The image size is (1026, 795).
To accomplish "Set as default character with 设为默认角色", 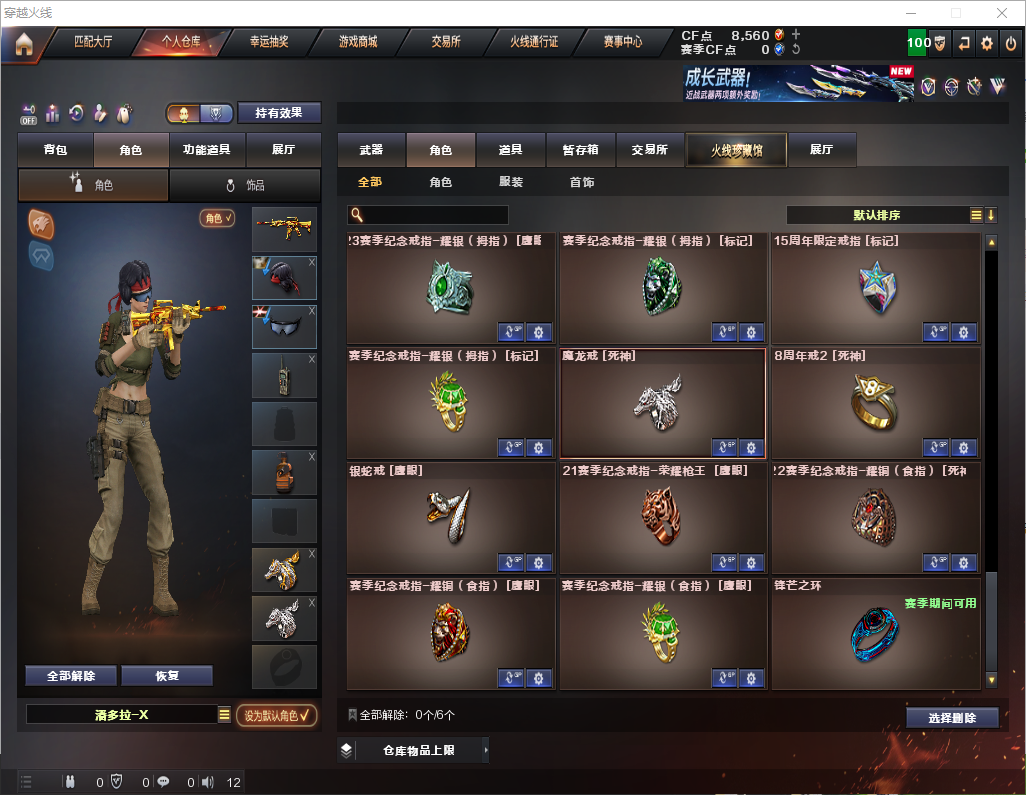I will coord(276,715).
